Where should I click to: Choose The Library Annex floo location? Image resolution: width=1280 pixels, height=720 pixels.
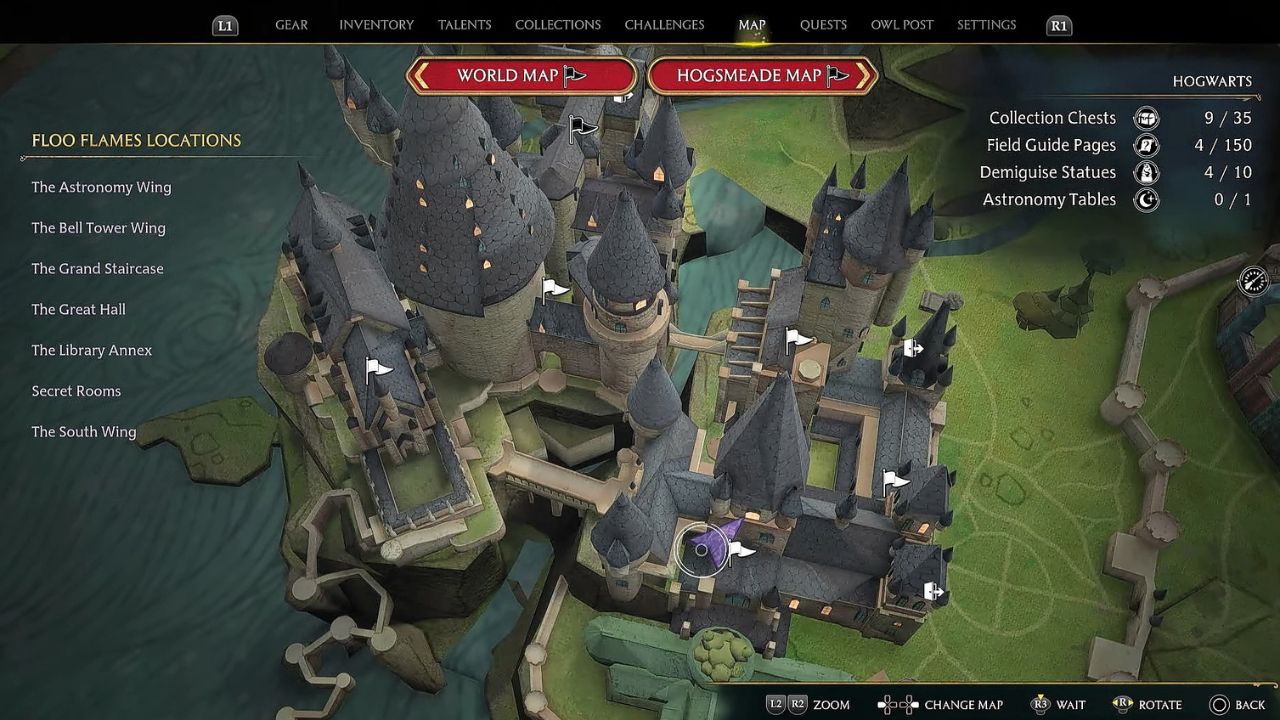click(91, 351)
